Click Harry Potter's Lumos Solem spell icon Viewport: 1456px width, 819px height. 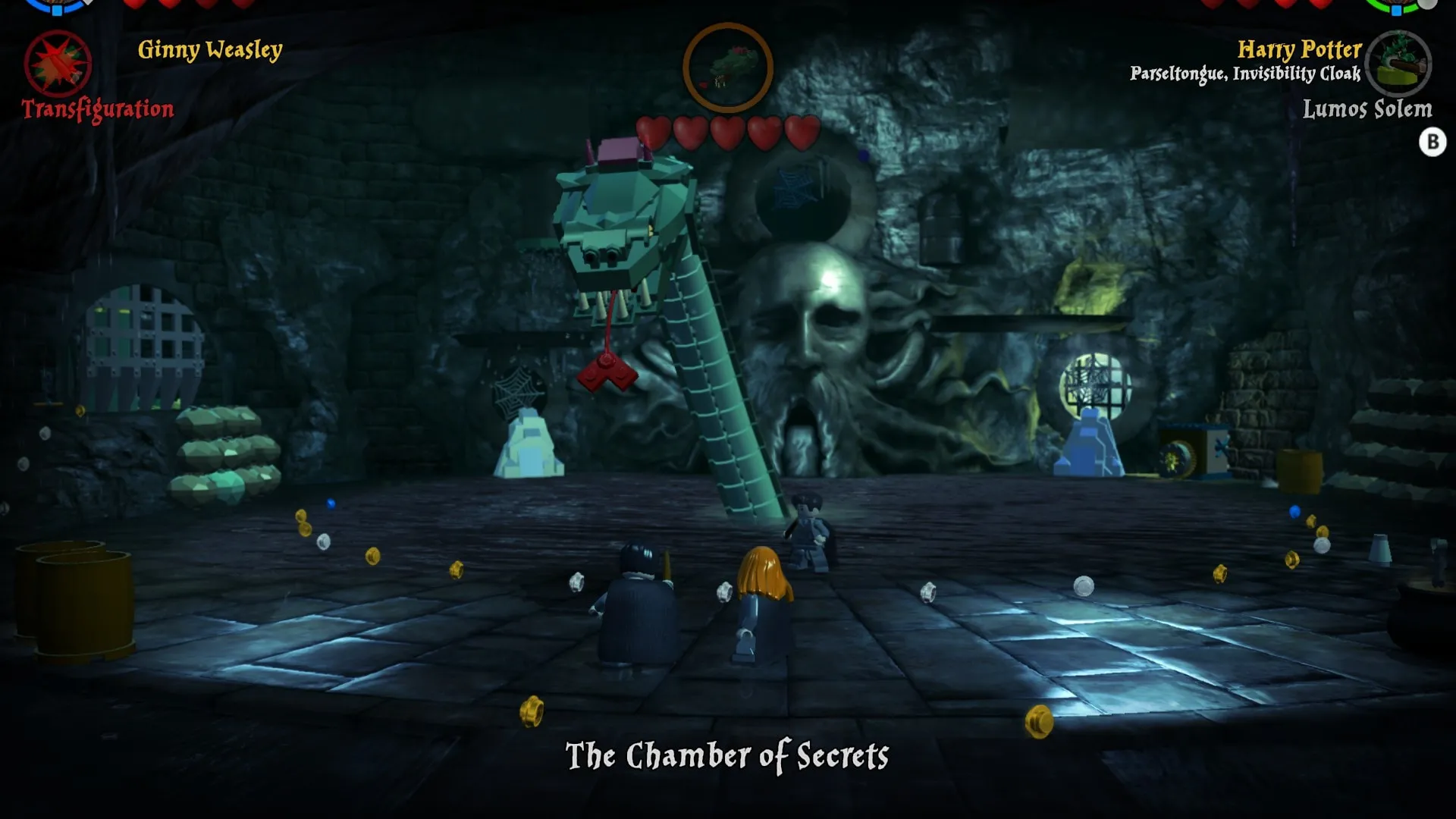coord(1401,64)
